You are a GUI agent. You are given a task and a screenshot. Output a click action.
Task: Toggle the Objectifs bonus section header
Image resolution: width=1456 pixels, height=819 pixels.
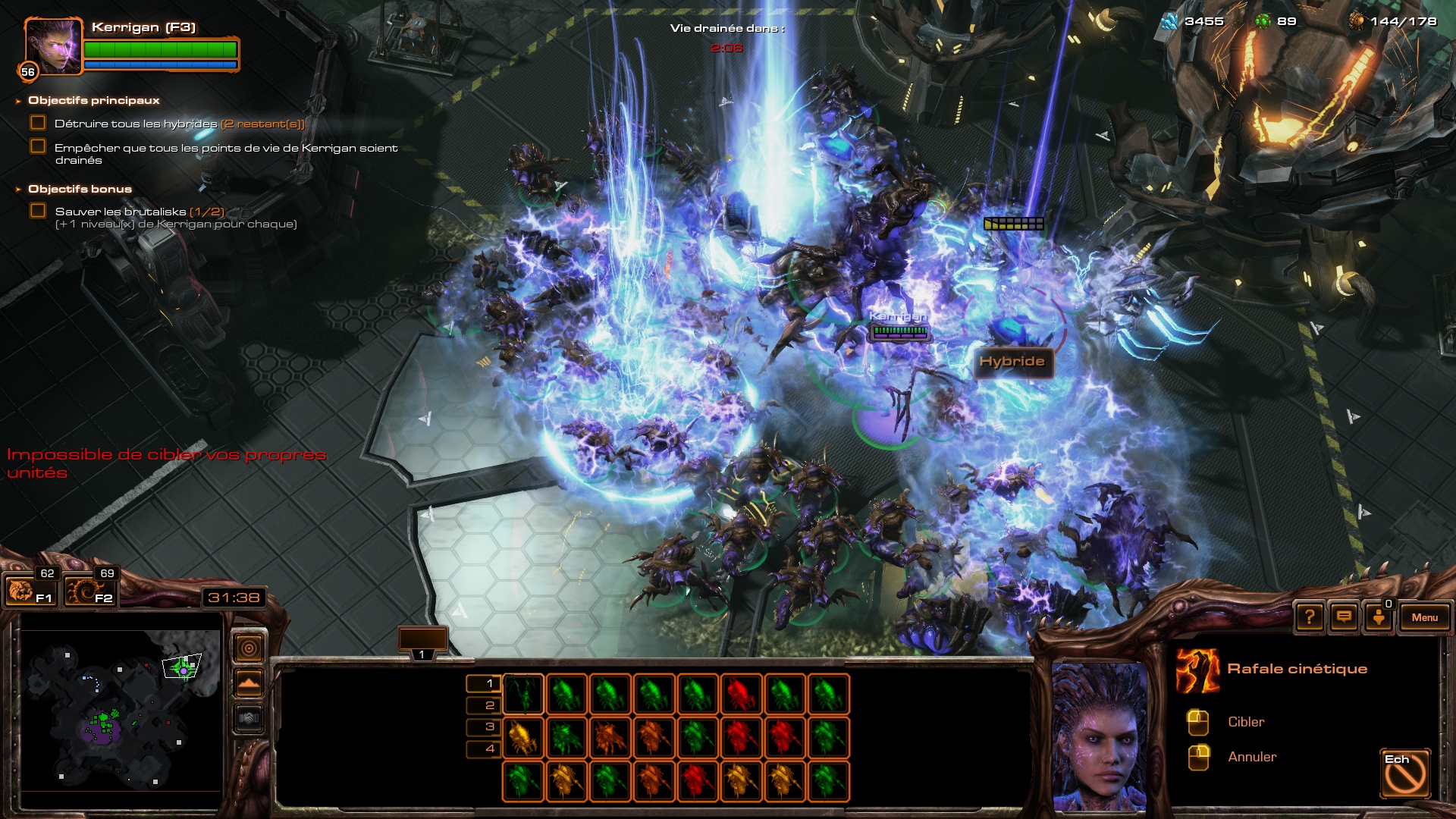[80, 189]
